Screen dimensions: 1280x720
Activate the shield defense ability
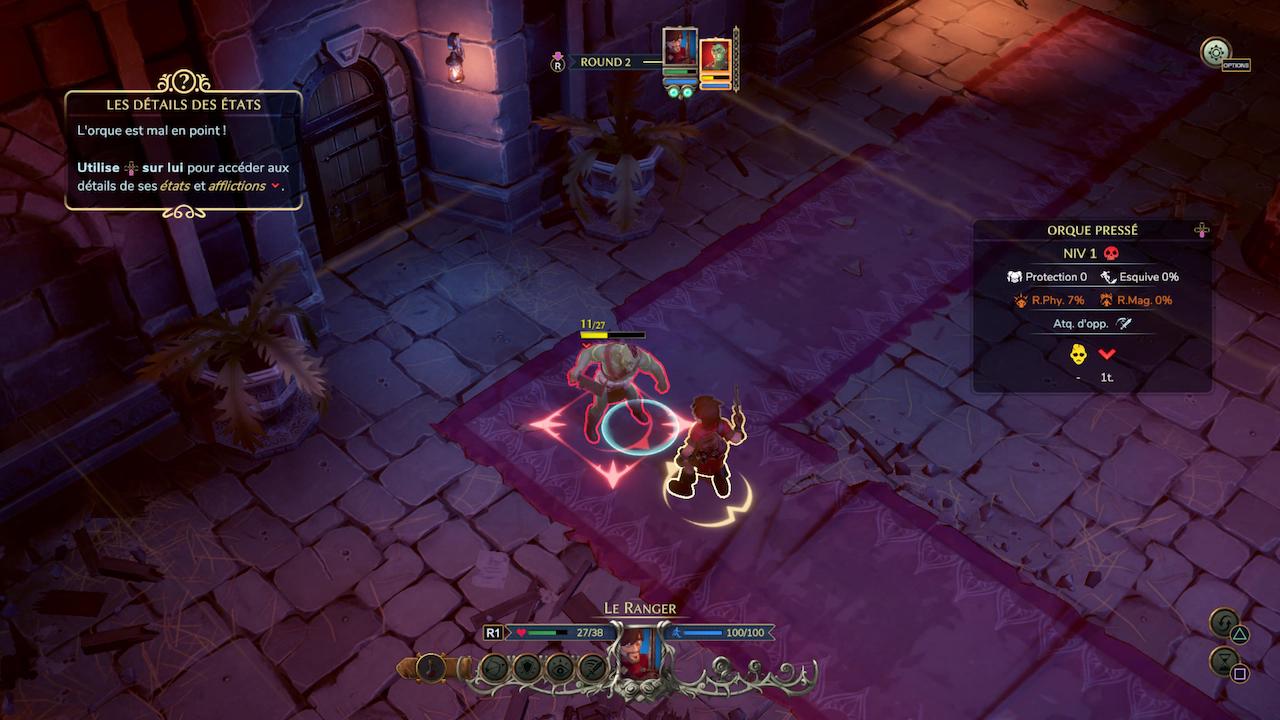[527, 667]
